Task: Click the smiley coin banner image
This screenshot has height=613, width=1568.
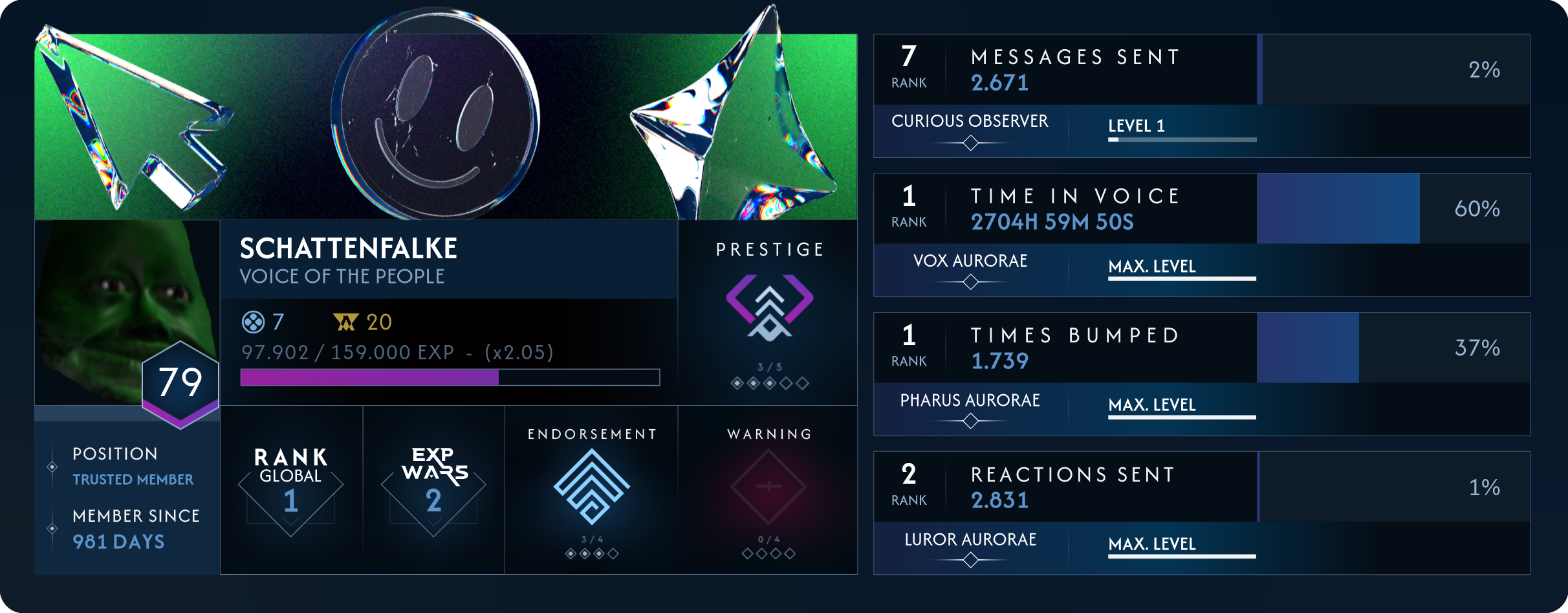Action: [435, 117]
